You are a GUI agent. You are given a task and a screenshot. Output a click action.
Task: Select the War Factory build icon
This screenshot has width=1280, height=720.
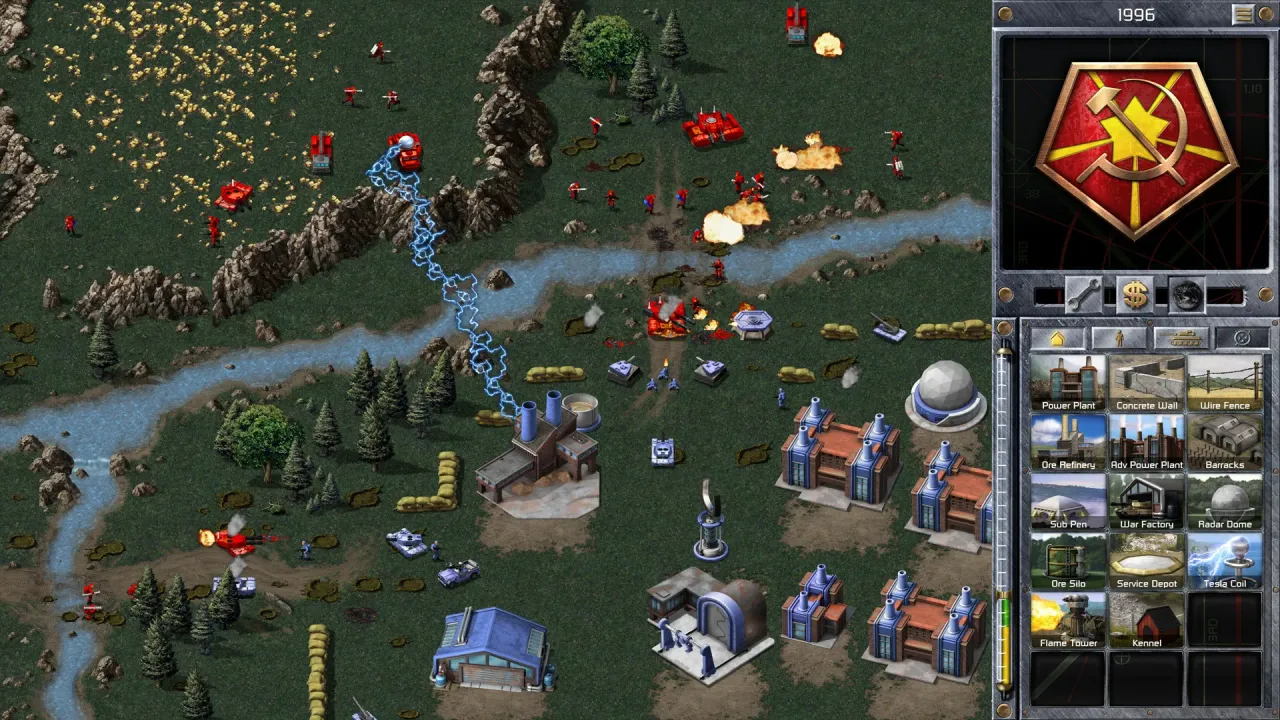click(1146, 501)
